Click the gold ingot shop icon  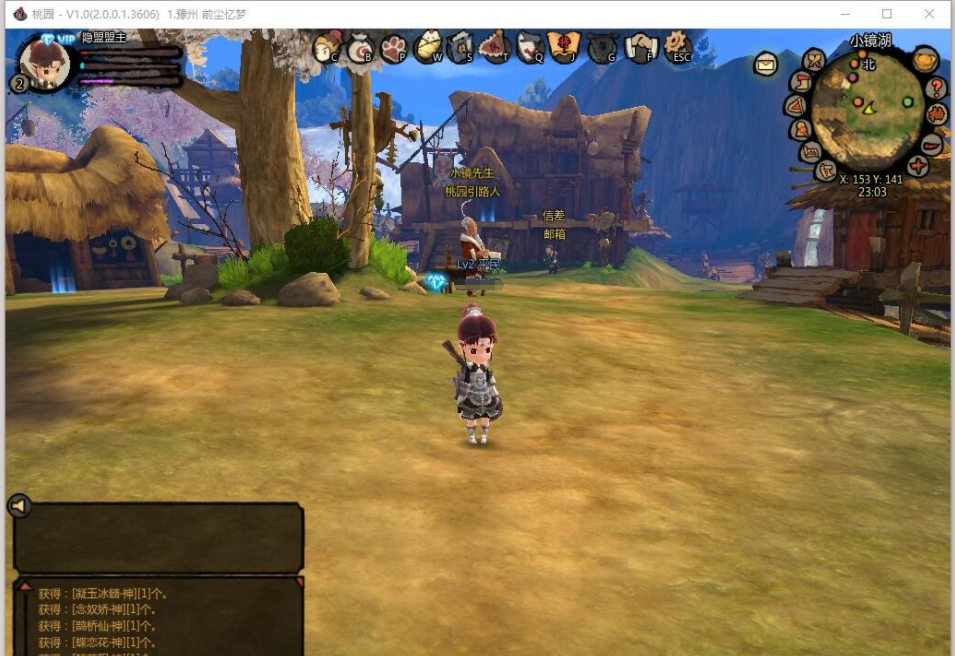click(926, 59)
